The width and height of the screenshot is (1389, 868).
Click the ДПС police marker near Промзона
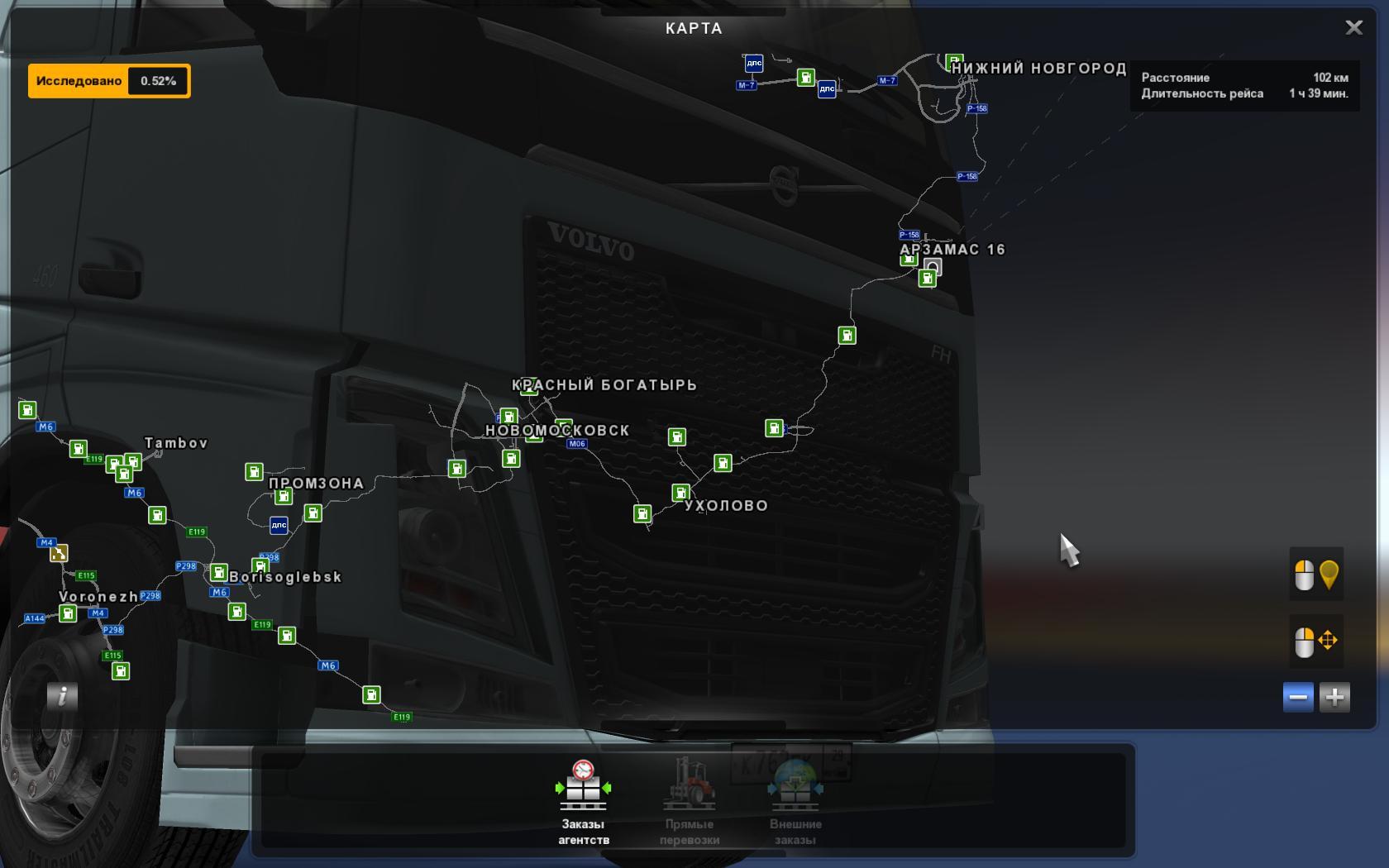(279, 525)
